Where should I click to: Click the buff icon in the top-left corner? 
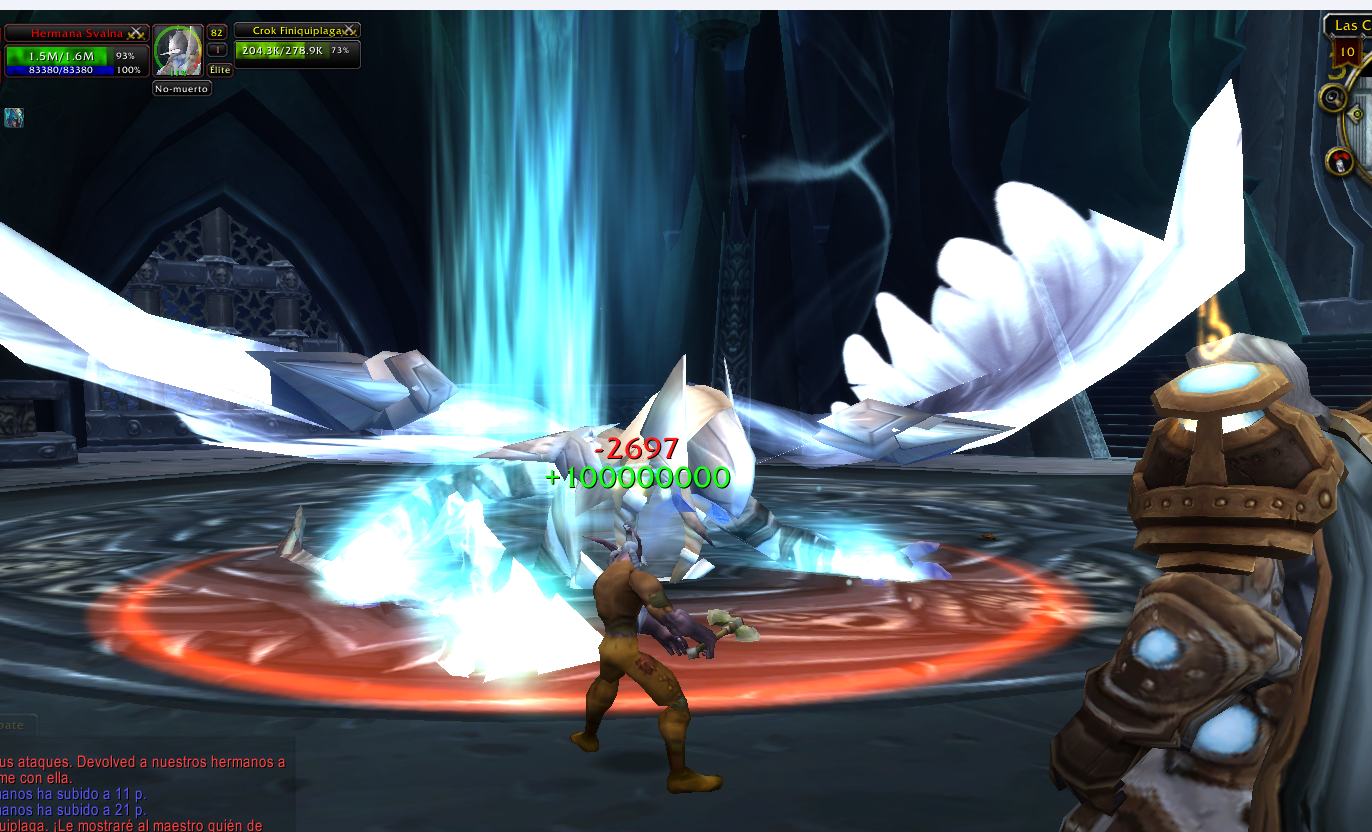tap(12, 117)
